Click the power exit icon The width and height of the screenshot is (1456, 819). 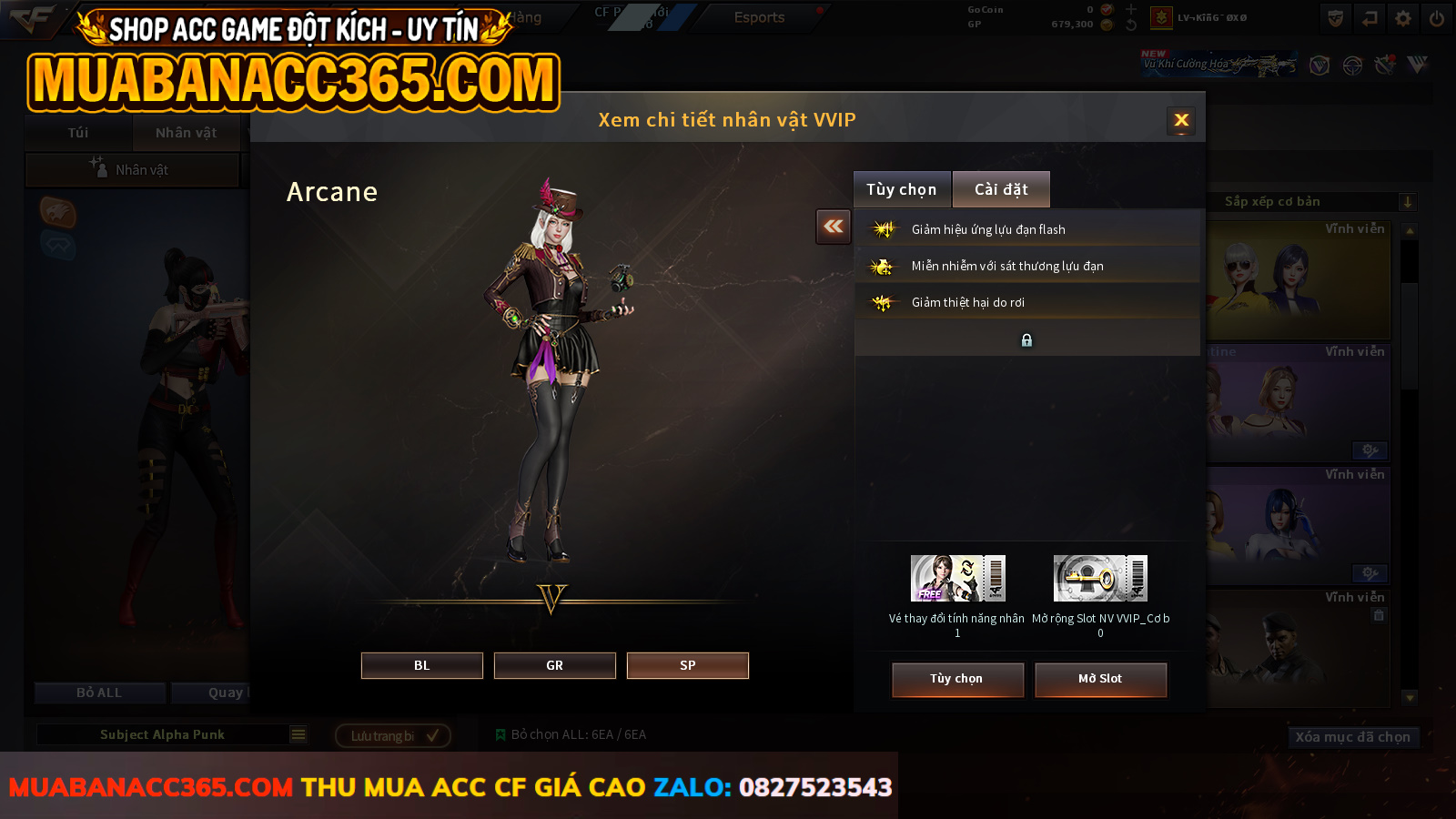[x=1437, y=18]
